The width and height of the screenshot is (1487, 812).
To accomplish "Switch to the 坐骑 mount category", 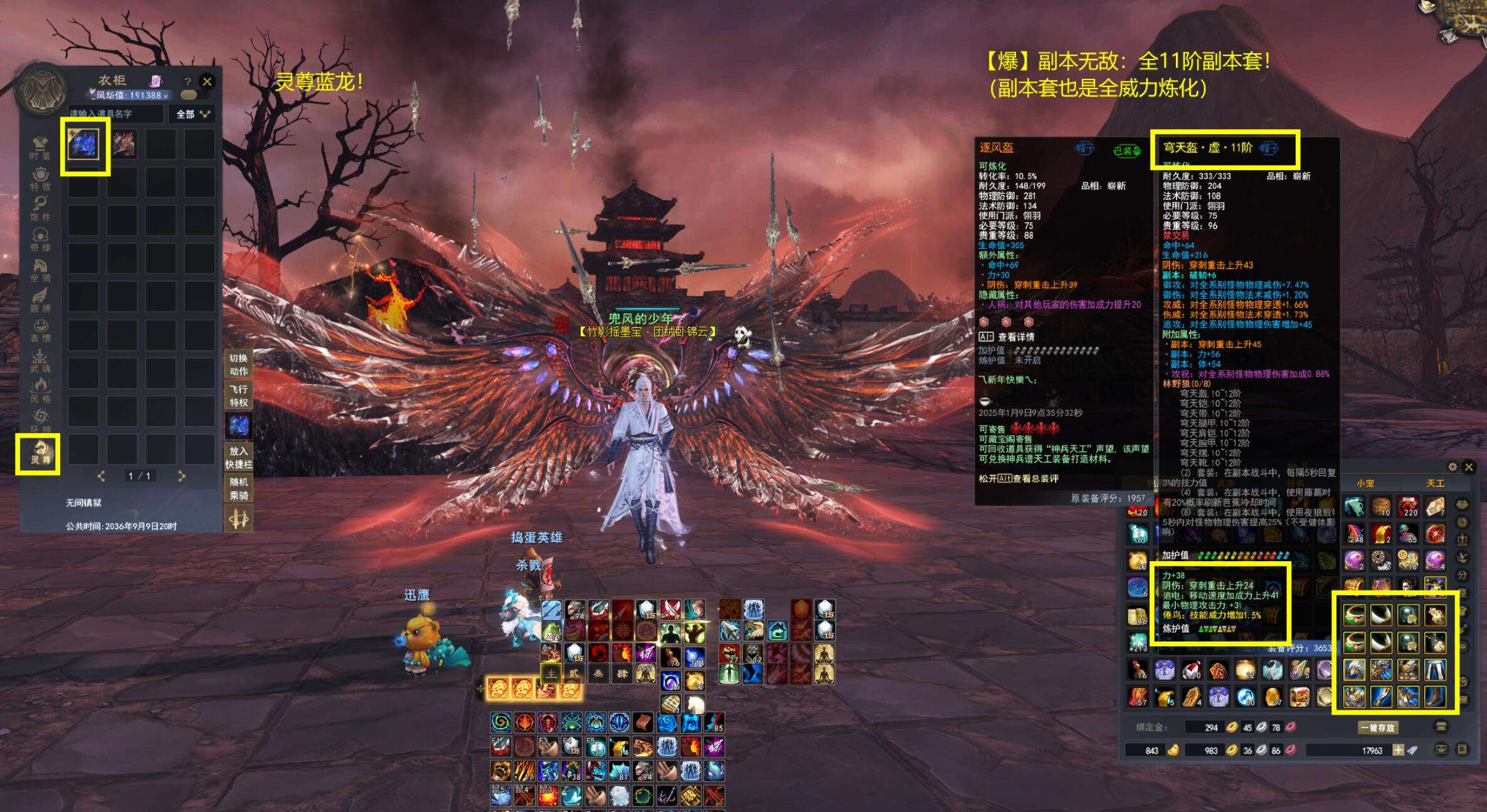I will click(x=40, y=271).
